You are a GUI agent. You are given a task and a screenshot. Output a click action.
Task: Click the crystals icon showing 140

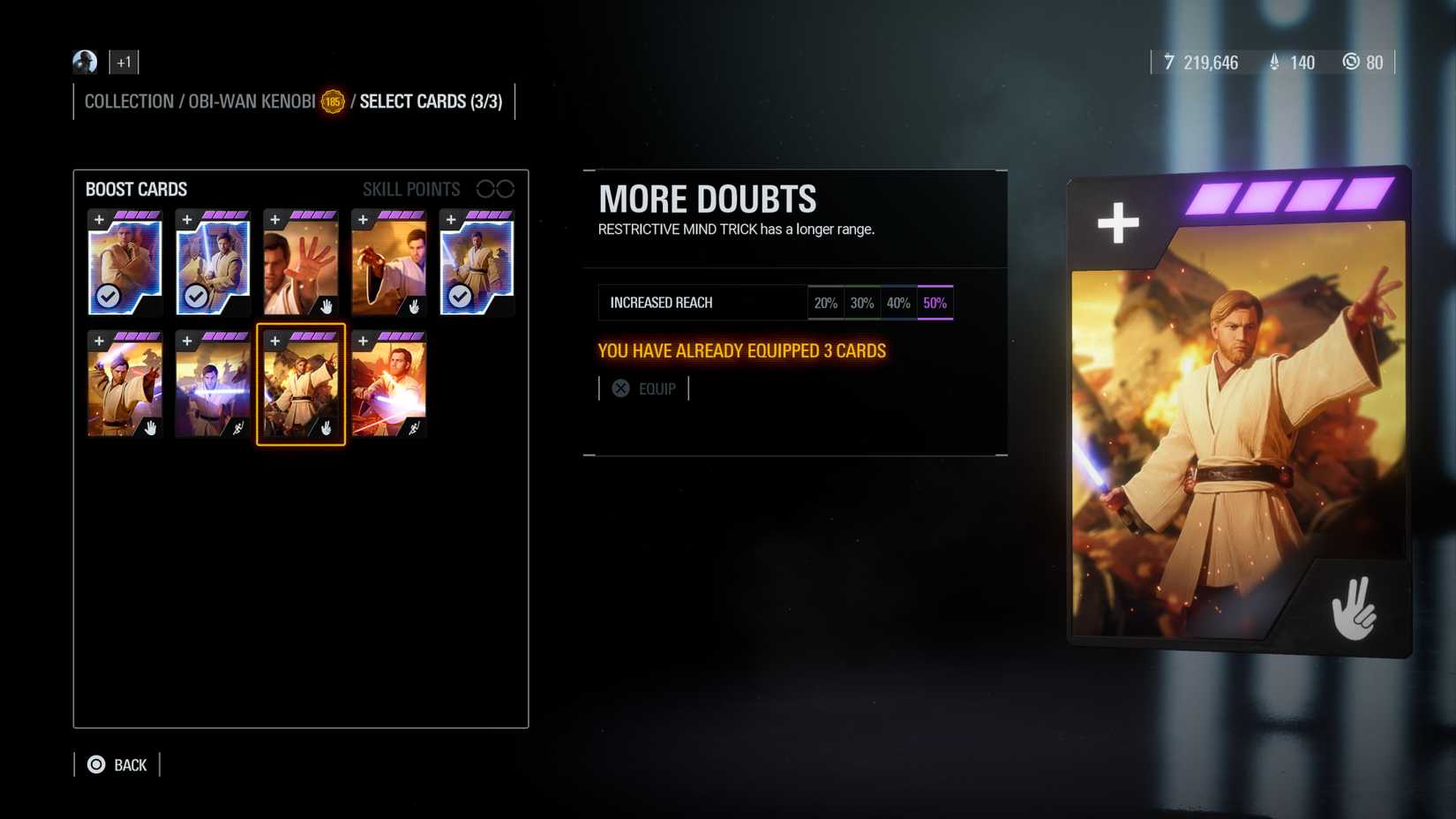[1272, 63]
